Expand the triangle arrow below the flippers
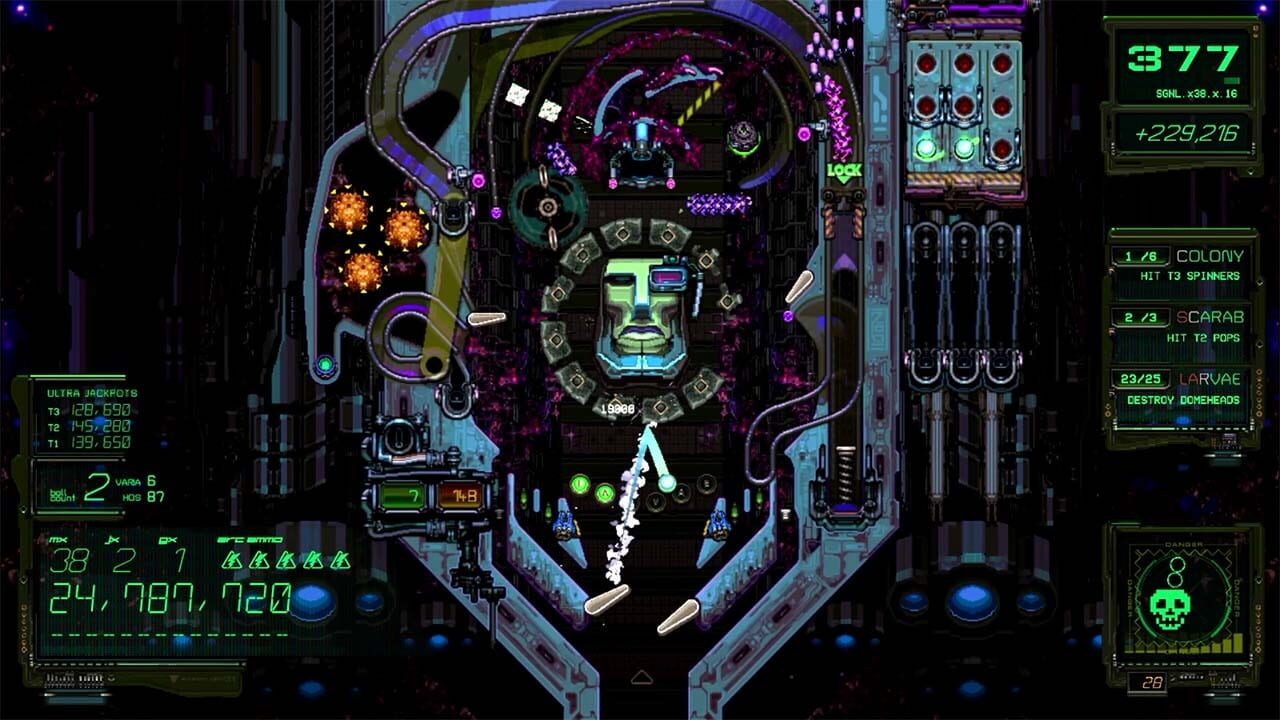This screenshot has height=720, width=1280. pos(640,677)
